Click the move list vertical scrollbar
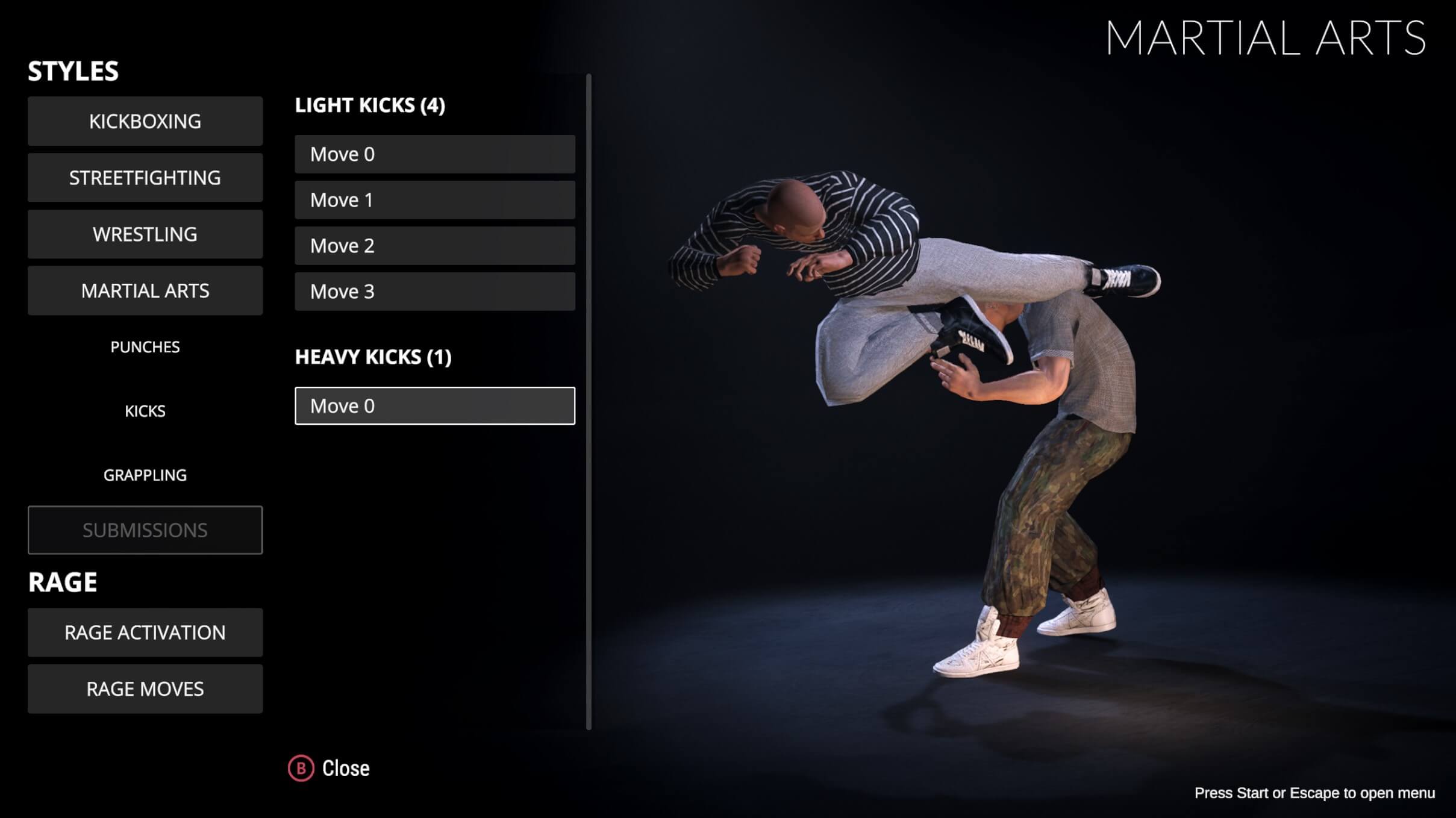This screenshot has height=818, width=1456. click(x=589, y=402)
